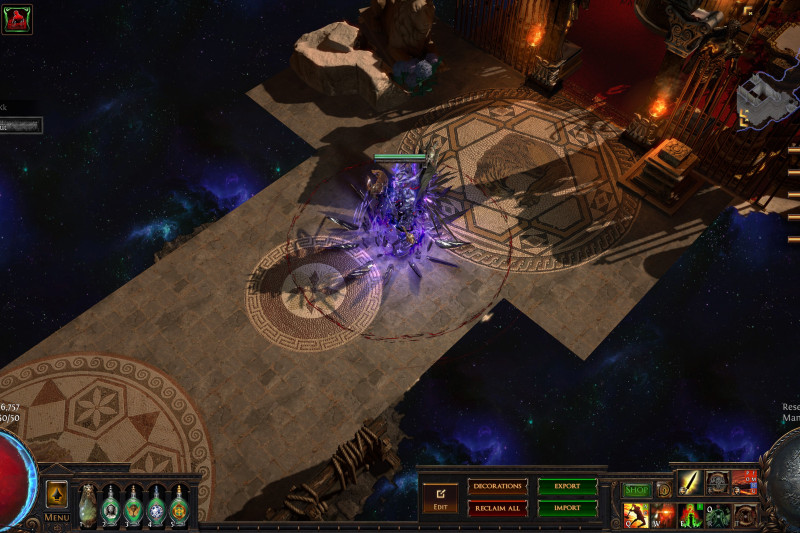Import a hideout layout

pos(567,508)
